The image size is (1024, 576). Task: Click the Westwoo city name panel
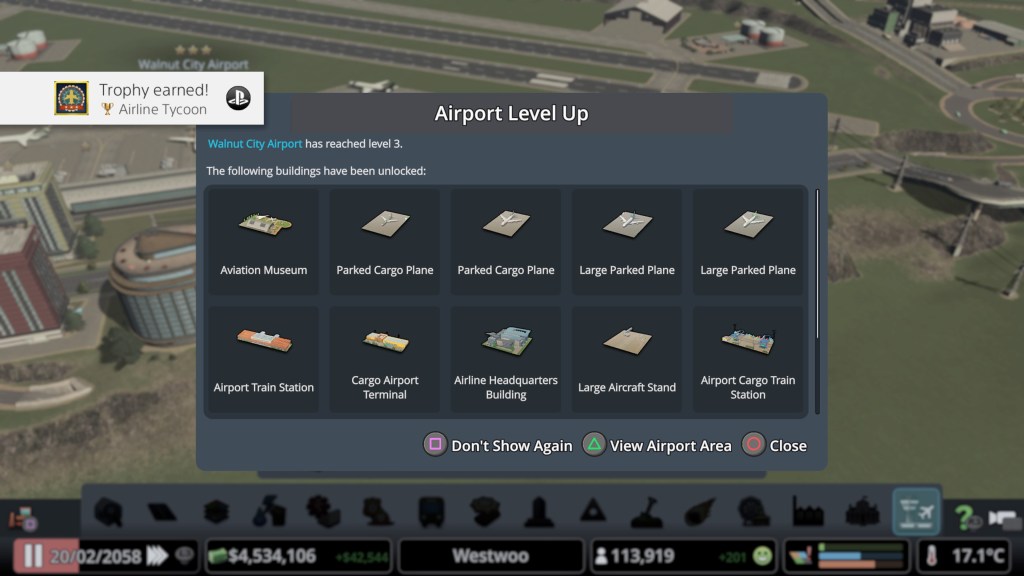pyautogui.click(x=490, y=556)
